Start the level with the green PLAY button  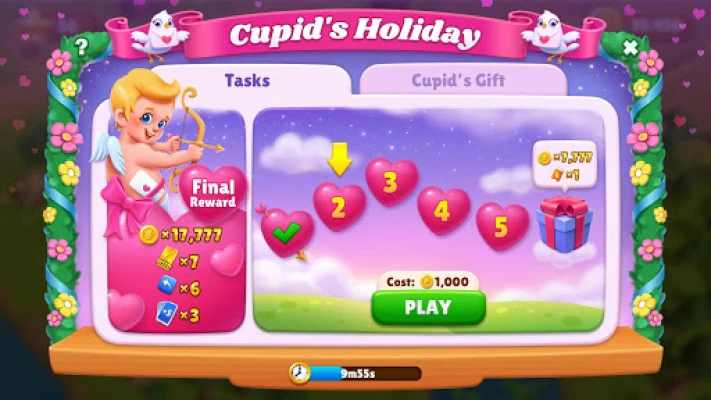click(428, 307)
